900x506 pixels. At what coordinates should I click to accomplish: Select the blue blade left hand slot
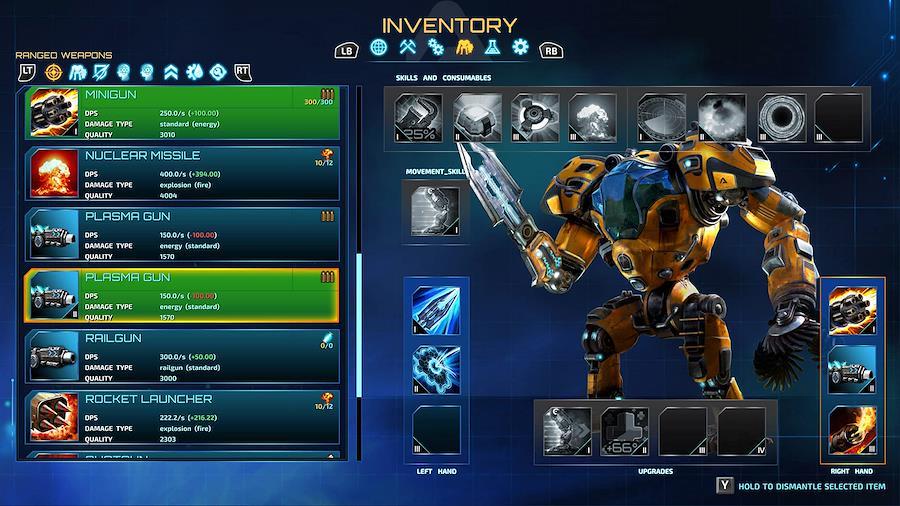pos(436,310)
